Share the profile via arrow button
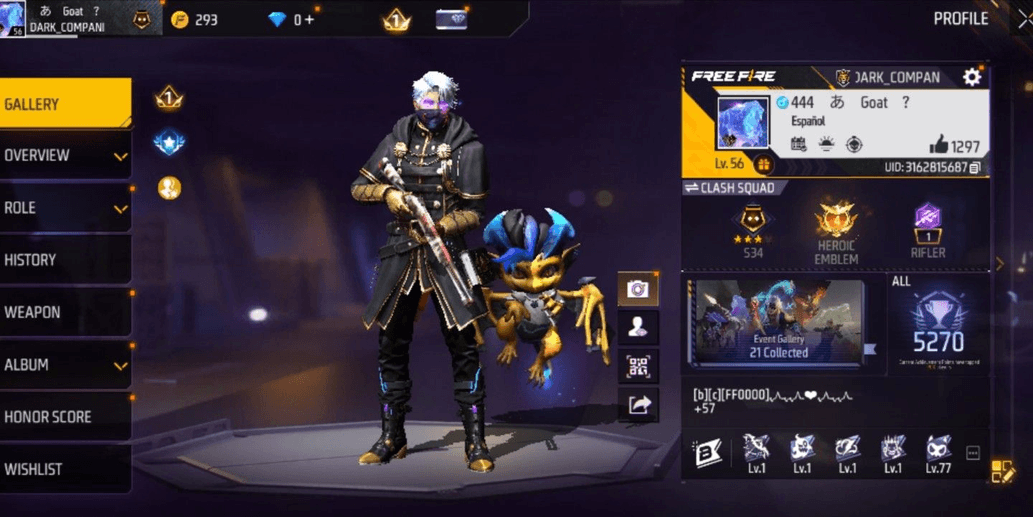 (637, 404)
